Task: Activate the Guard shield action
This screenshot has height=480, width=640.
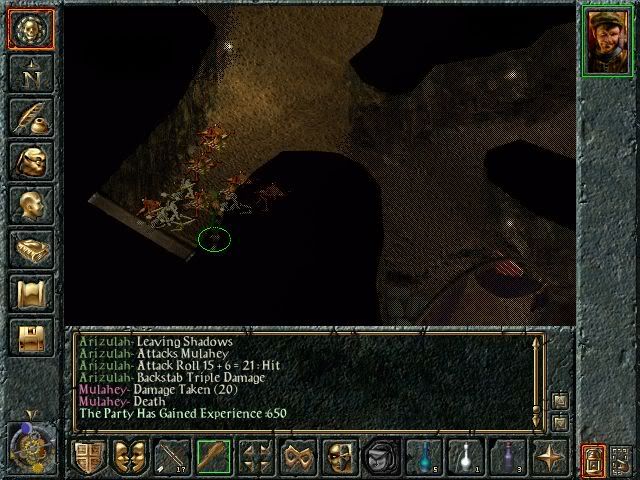Action: point(87,456)
